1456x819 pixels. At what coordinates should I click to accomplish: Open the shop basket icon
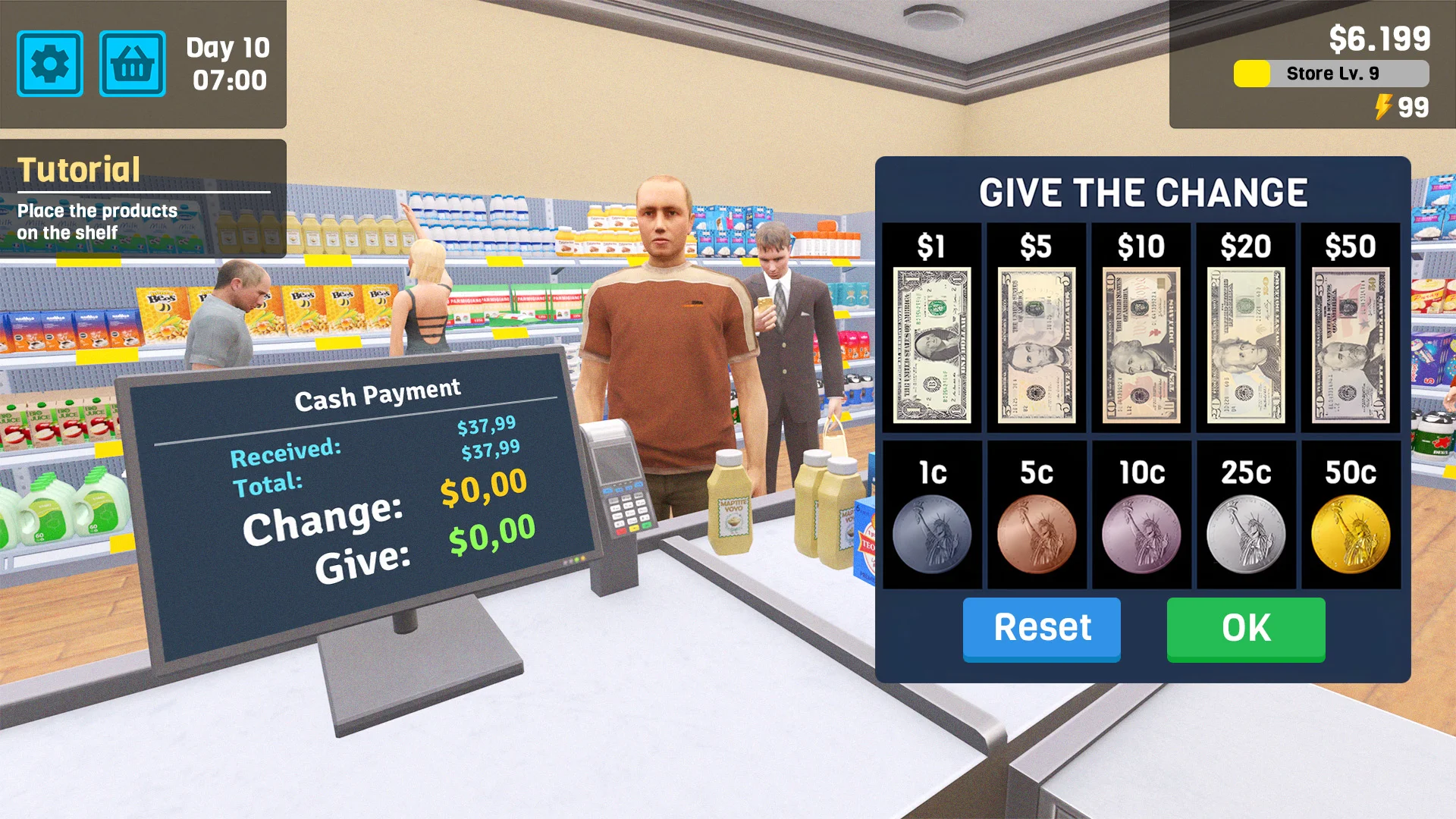pyautogui.click(x=133, y=64)
